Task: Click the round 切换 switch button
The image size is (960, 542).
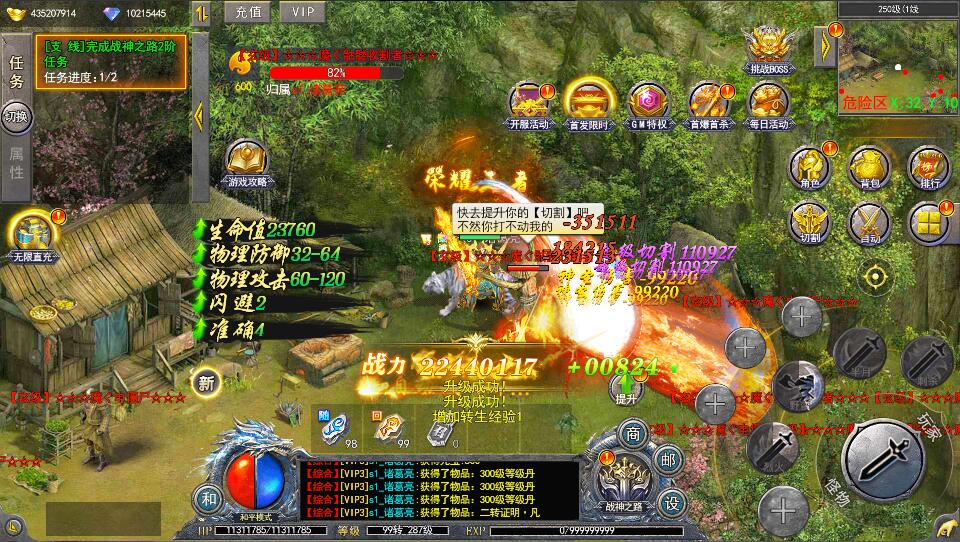Action: tap(16, 116)
